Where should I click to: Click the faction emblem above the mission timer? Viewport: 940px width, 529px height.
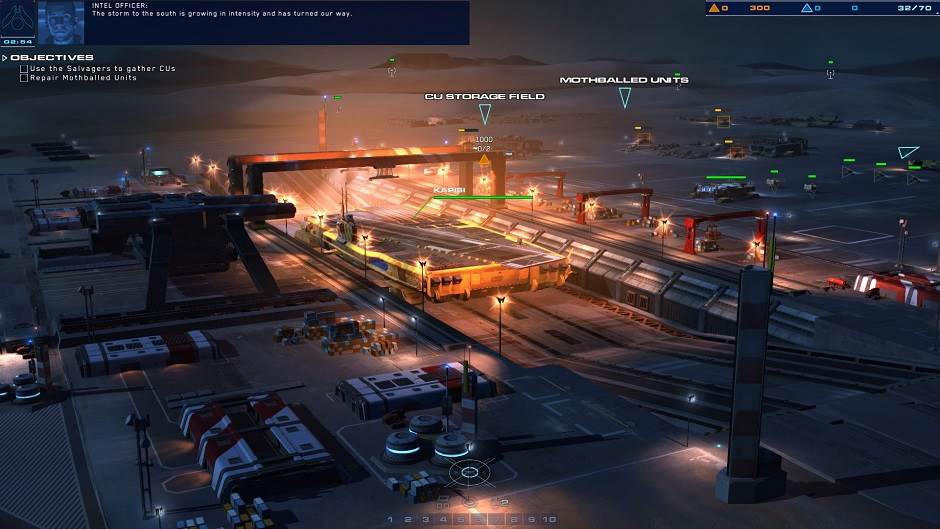pyautogui.click(x=18, y=17)
